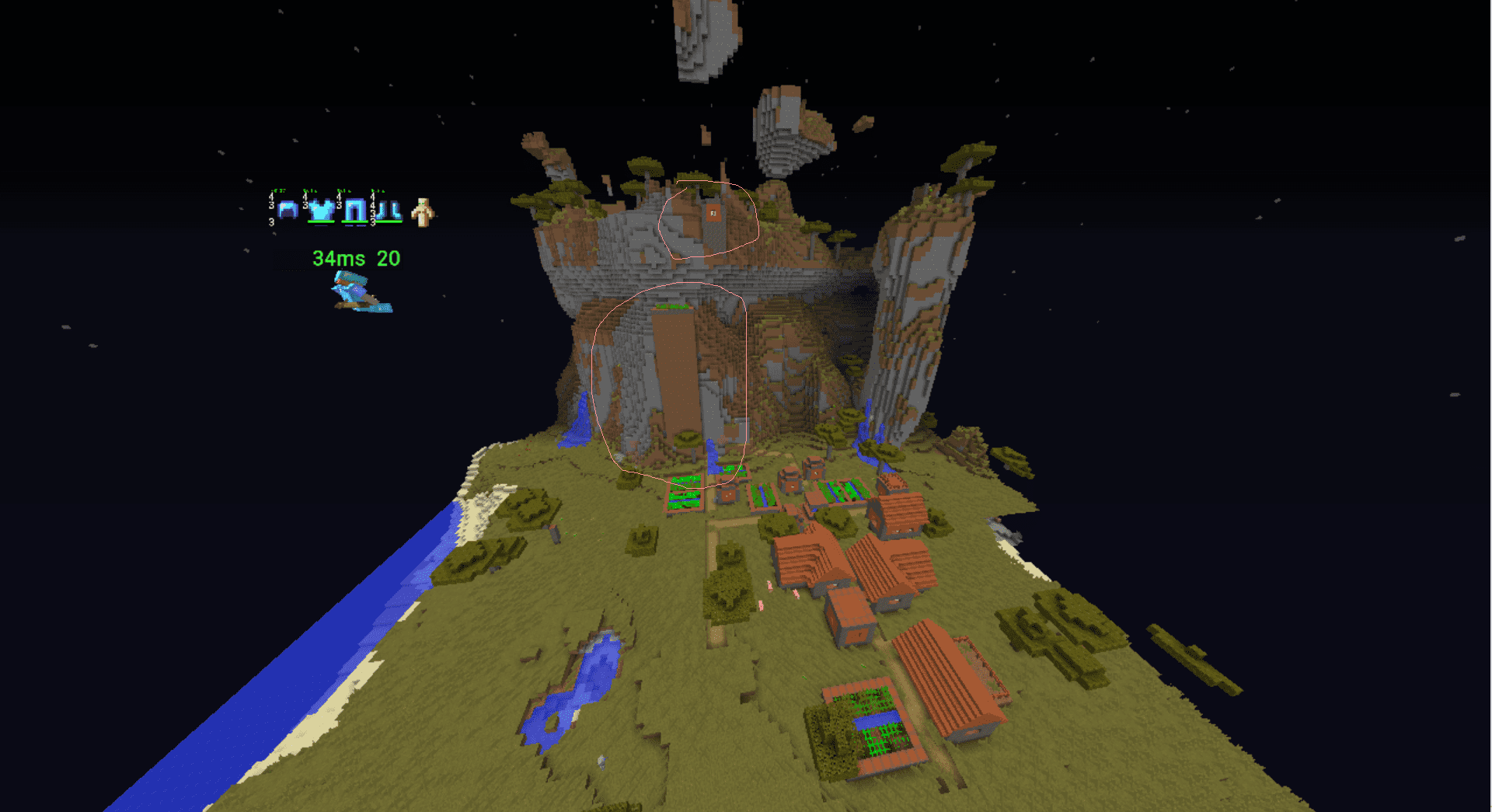1492x812 pixels.
Task: Select the diamond boots icon
Action: (x=389, y=211)
